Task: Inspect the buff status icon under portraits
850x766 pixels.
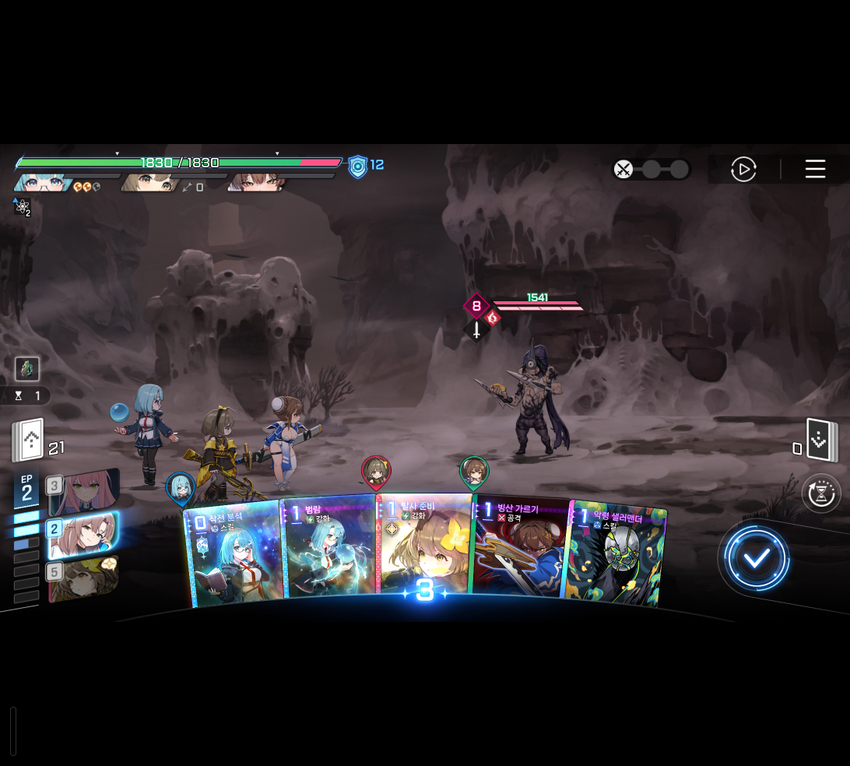Action: (21, 207)
